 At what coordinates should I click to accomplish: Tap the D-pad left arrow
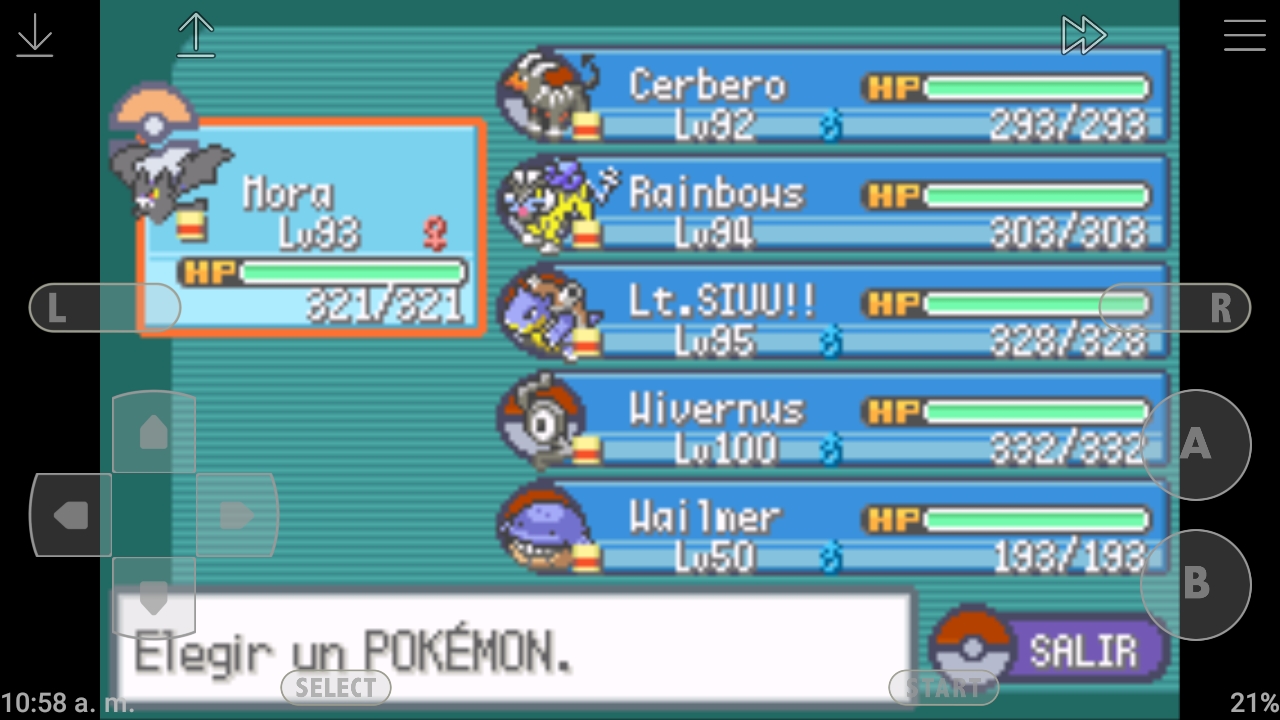(71, 515)
